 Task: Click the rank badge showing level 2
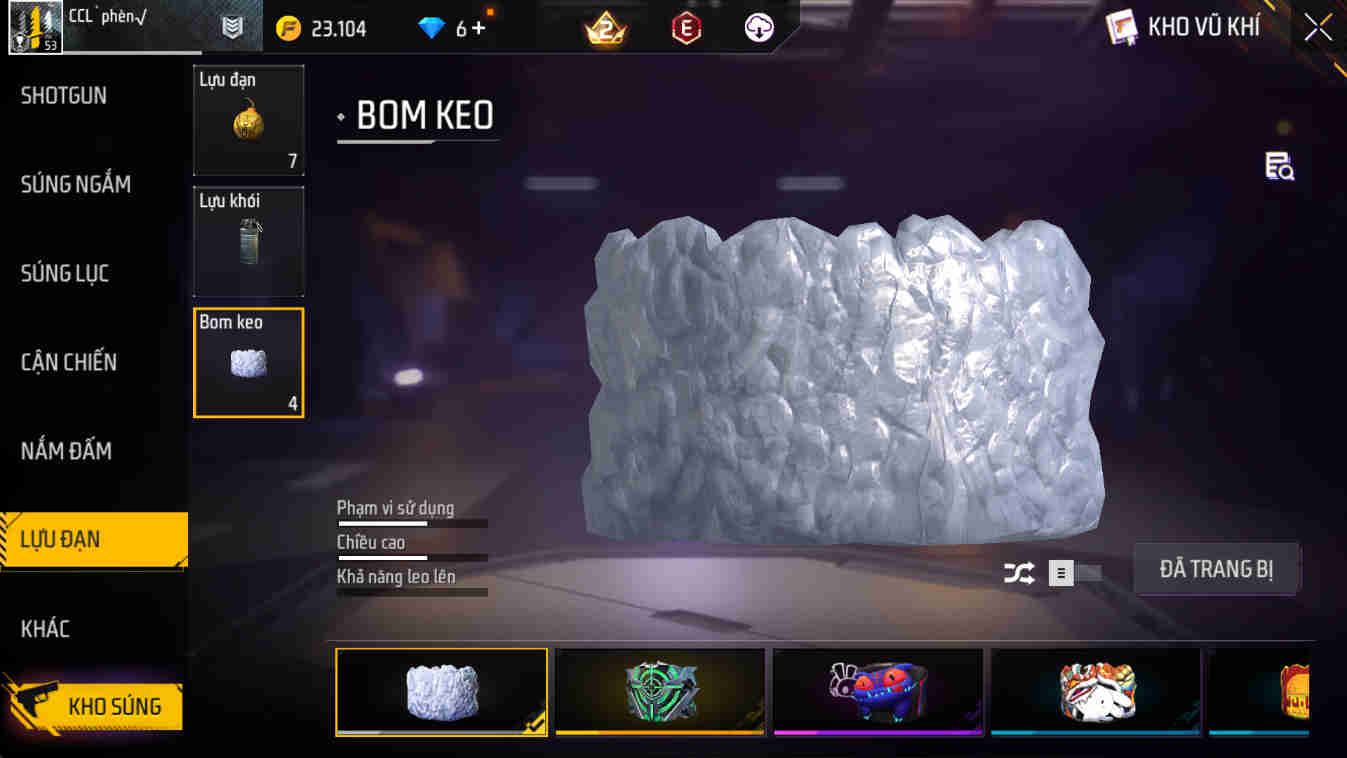604,28
